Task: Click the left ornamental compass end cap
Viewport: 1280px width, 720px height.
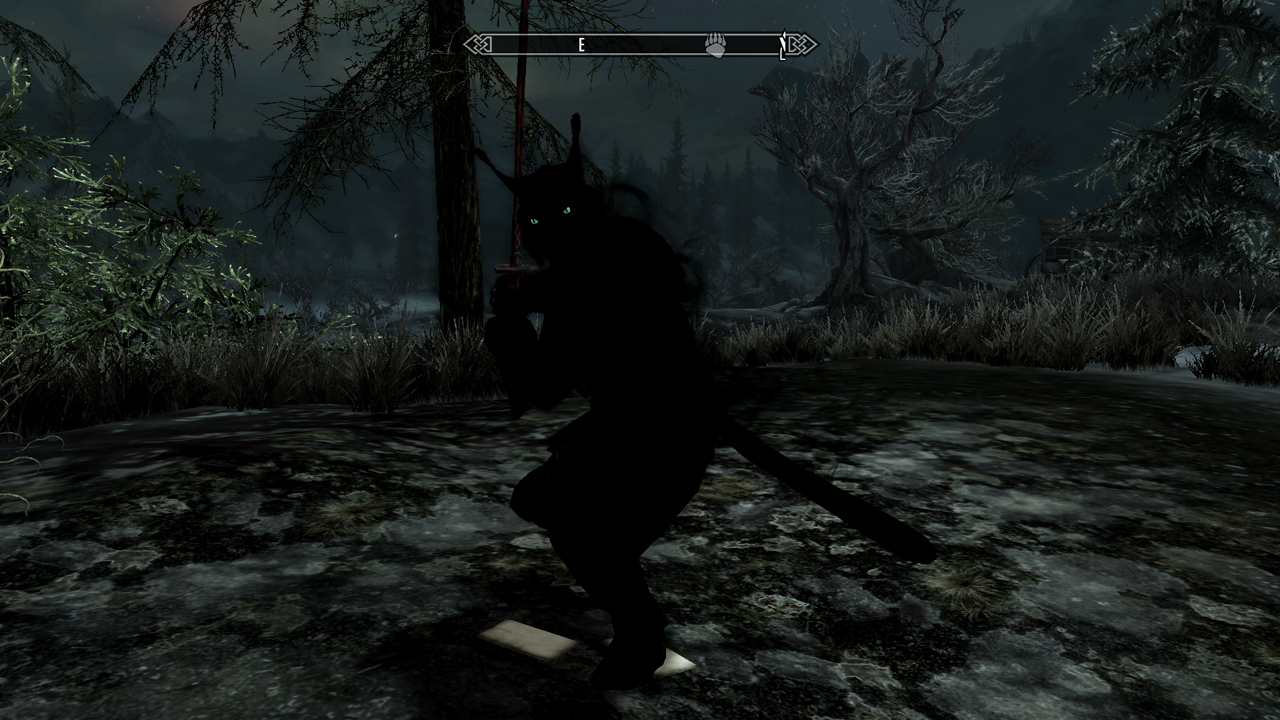Action: click(477, 45)
